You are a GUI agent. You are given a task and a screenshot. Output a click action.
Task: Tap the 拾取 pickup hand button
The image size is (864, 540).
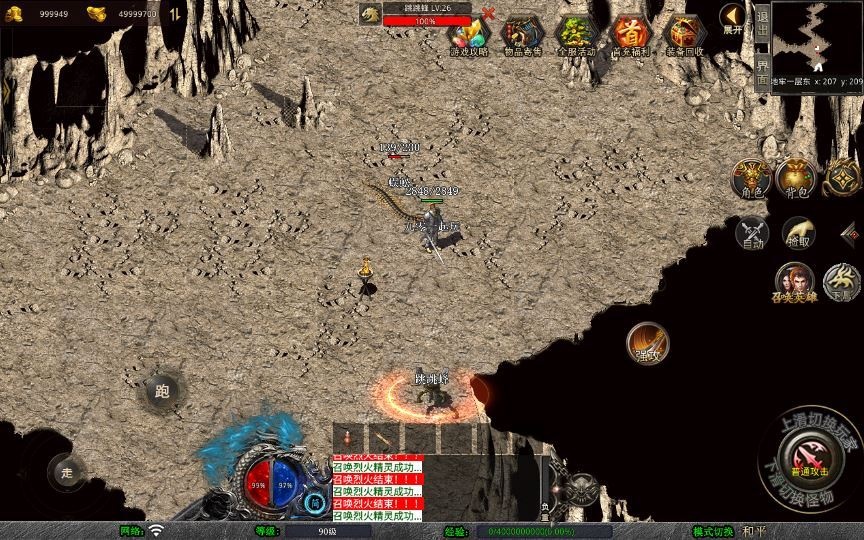[x=798, y=233]
